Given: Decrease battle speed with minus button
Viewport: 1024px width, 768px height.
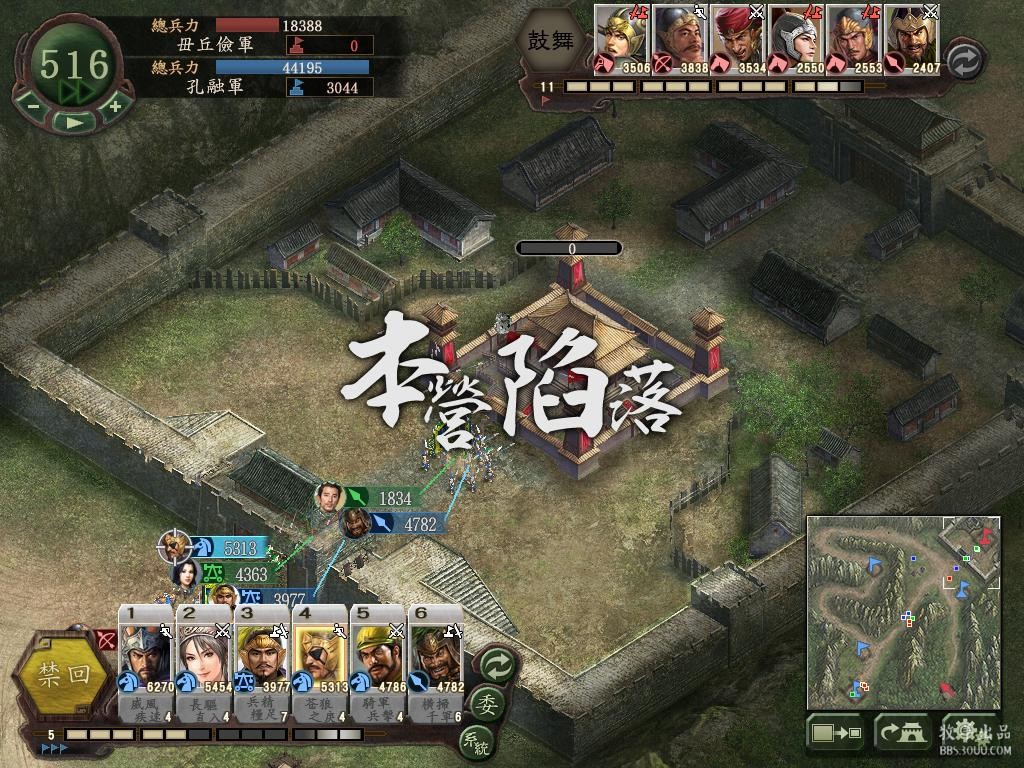Looking at the screenshot, I should [x=33, y=105].
